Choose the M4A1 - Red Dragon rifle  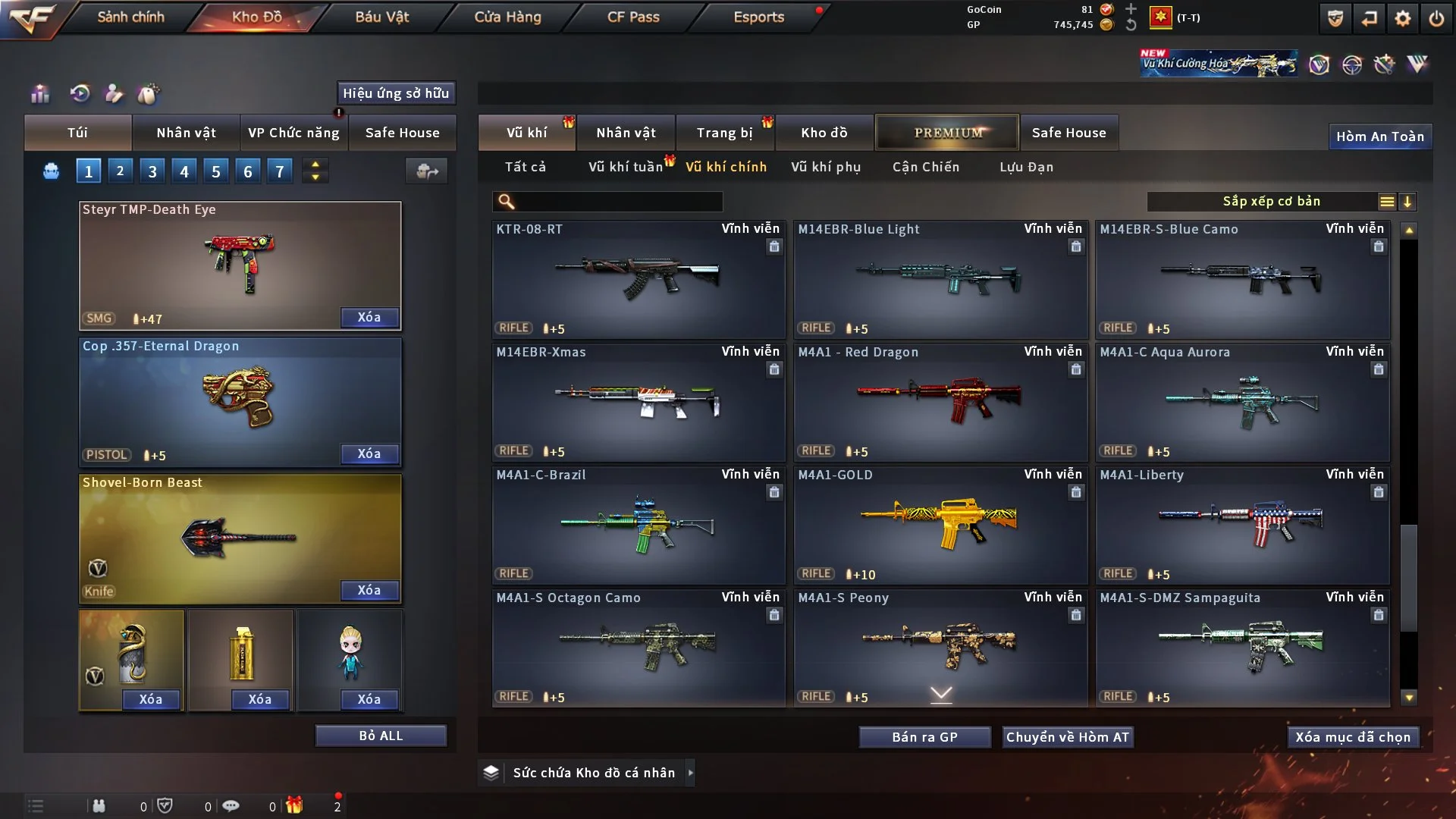(x=940, y=402)
